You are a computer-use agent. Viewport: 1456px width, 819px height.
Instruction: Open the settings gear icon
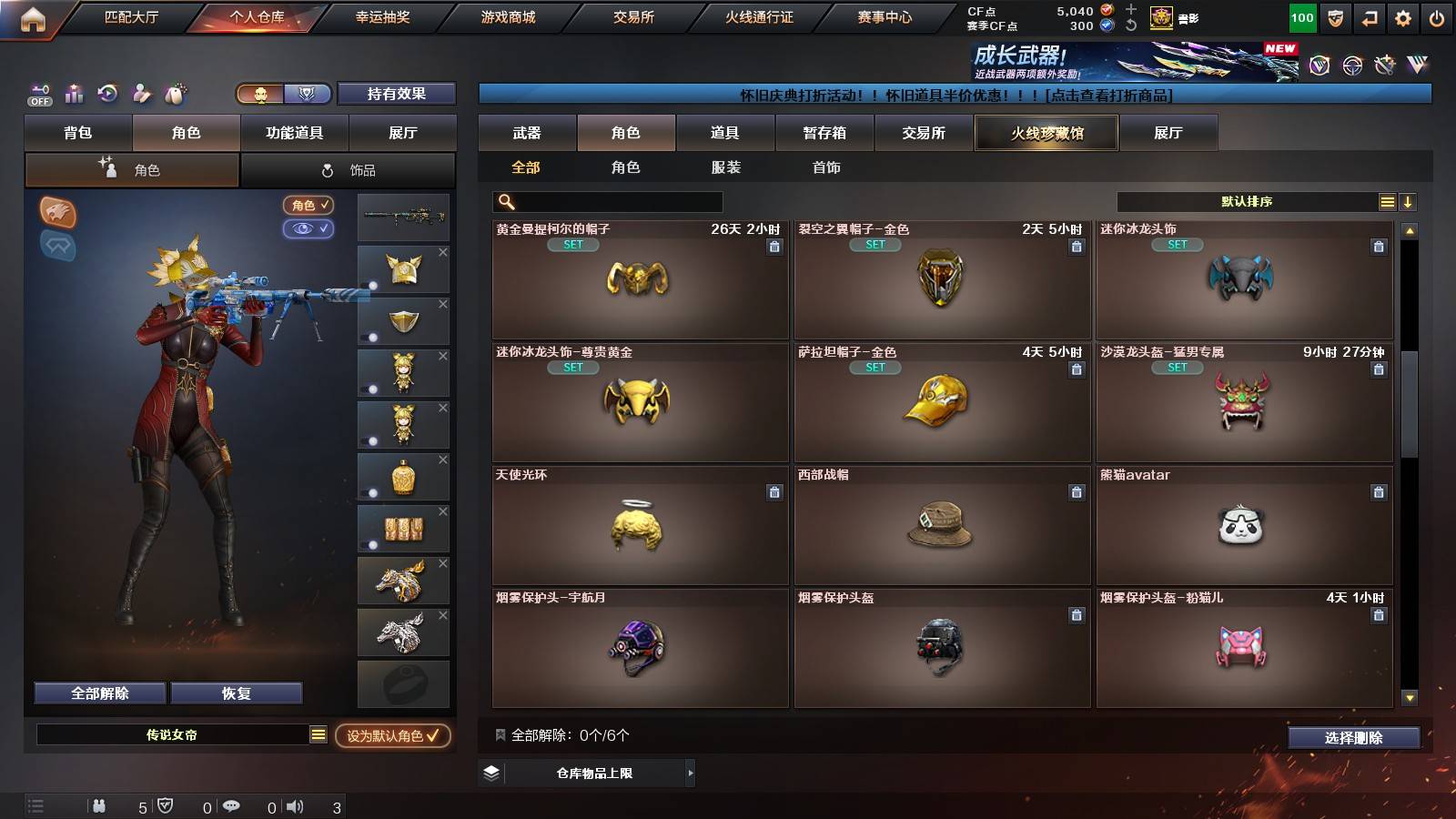pos(1402,15)
